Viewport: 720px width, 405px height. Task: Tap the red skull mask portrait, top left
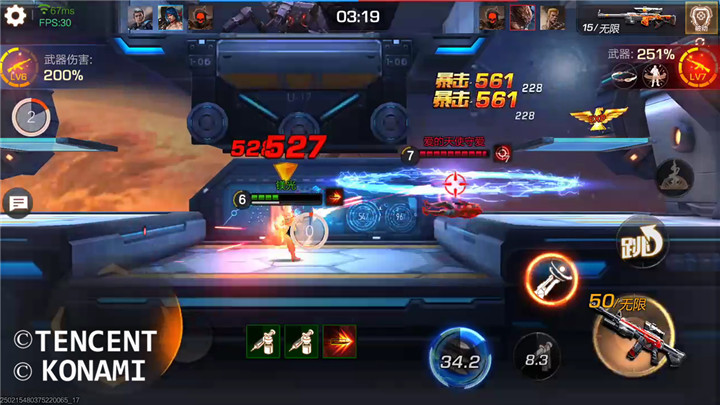200,18
